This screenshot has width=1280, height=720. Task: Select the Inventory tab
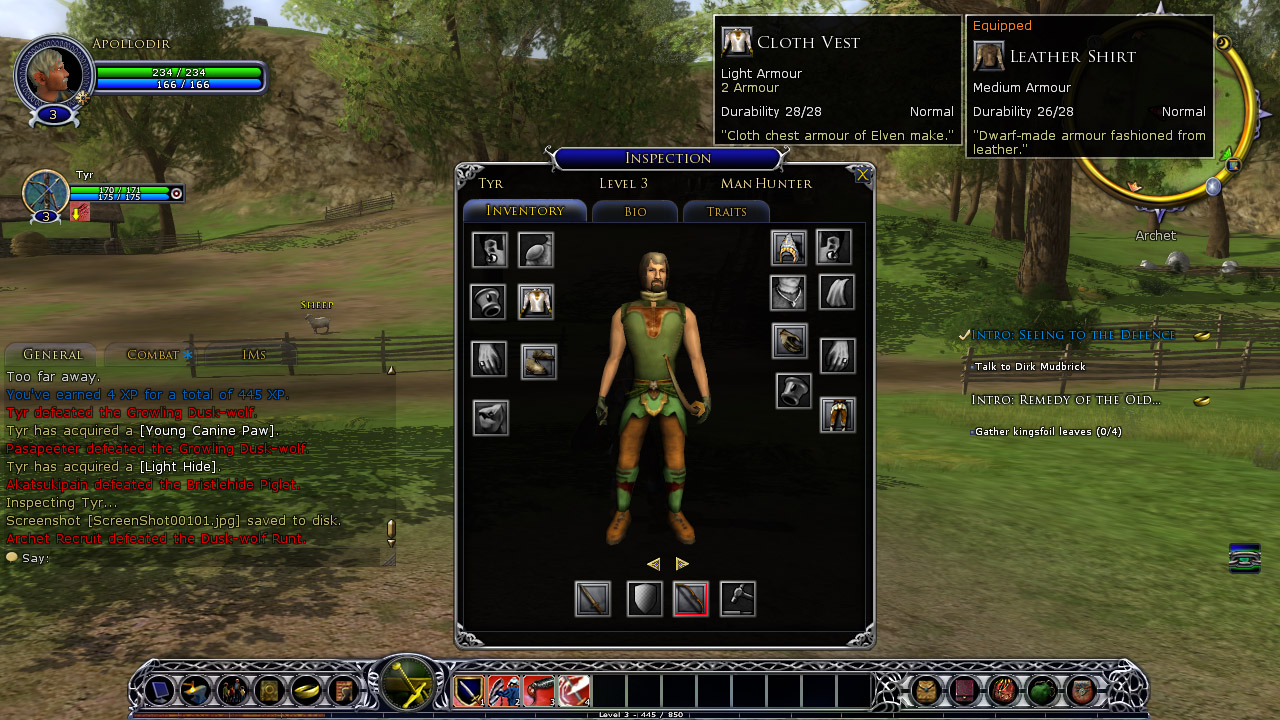click(525, 211)
